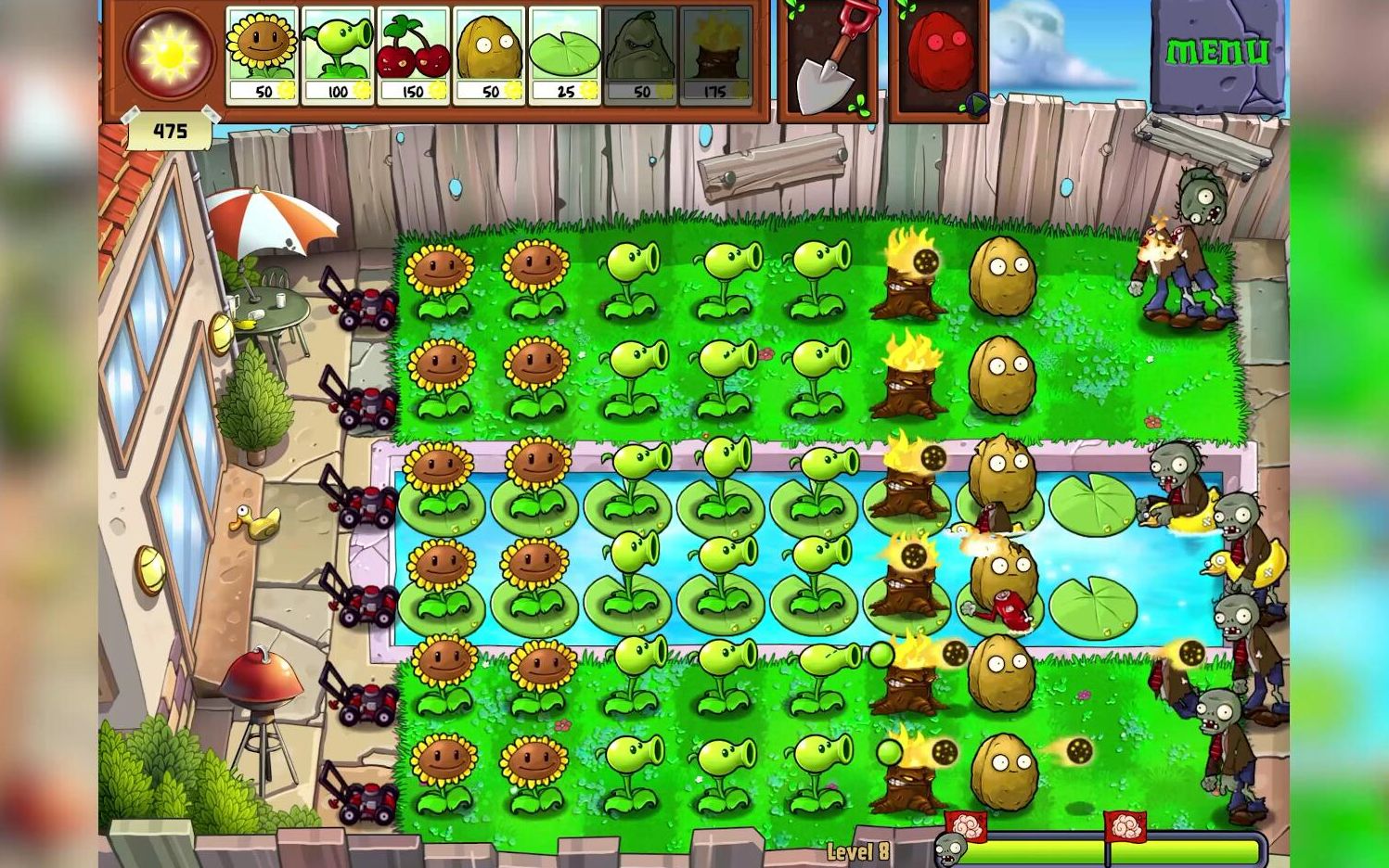Click the Squash seed packet
Viewport: 1389px width, 868px height.
[x=640, y=55]
